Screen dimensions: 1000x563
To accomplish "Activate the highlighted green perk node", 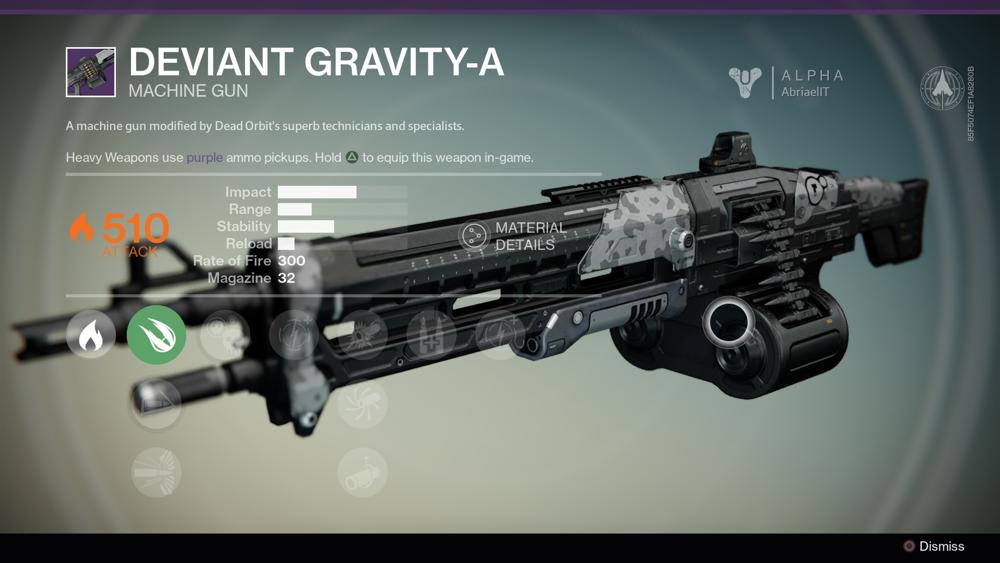I will 157,335.
